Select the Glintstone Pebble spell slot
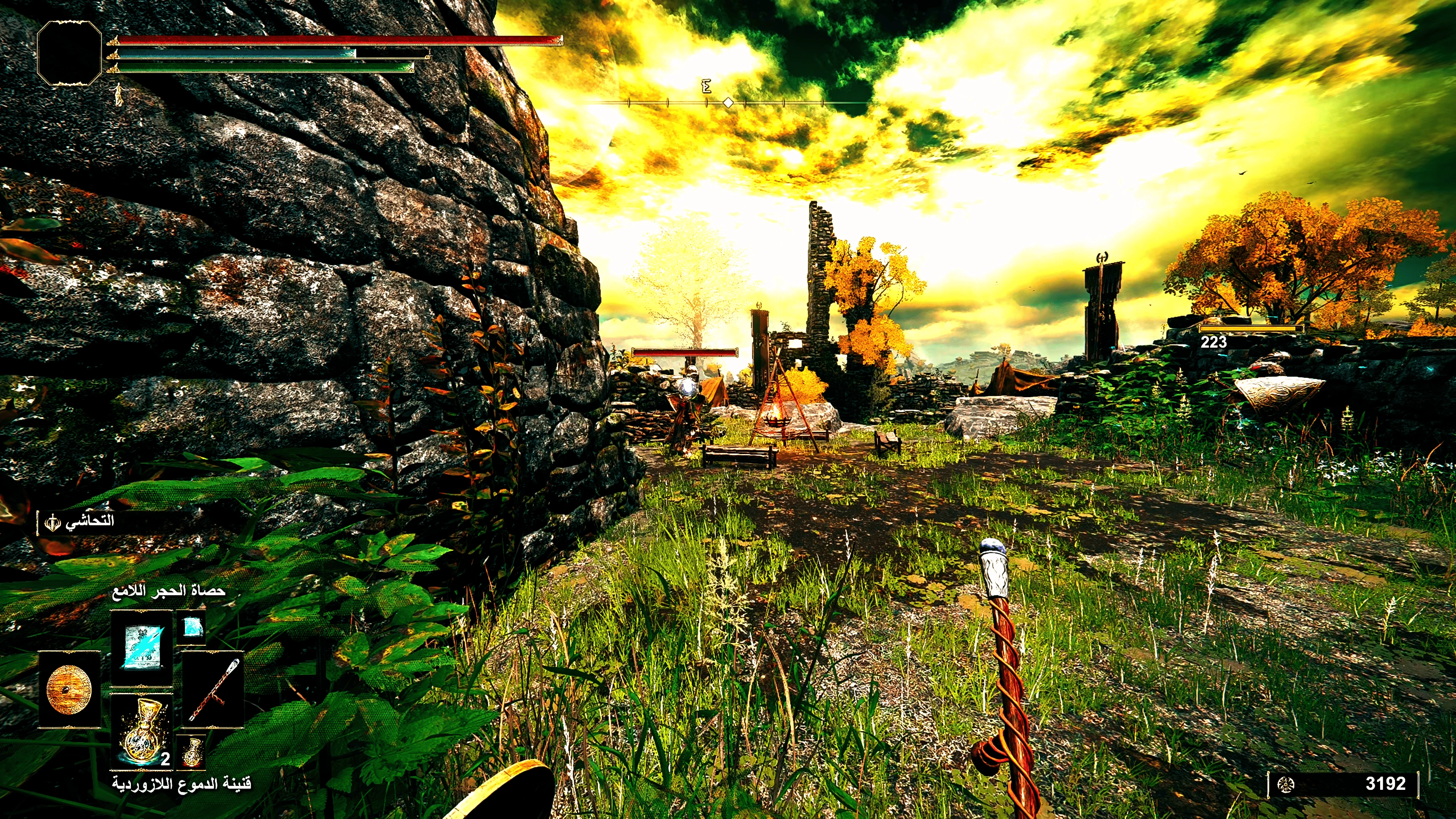1456x819 pixels. click(141, 648)
